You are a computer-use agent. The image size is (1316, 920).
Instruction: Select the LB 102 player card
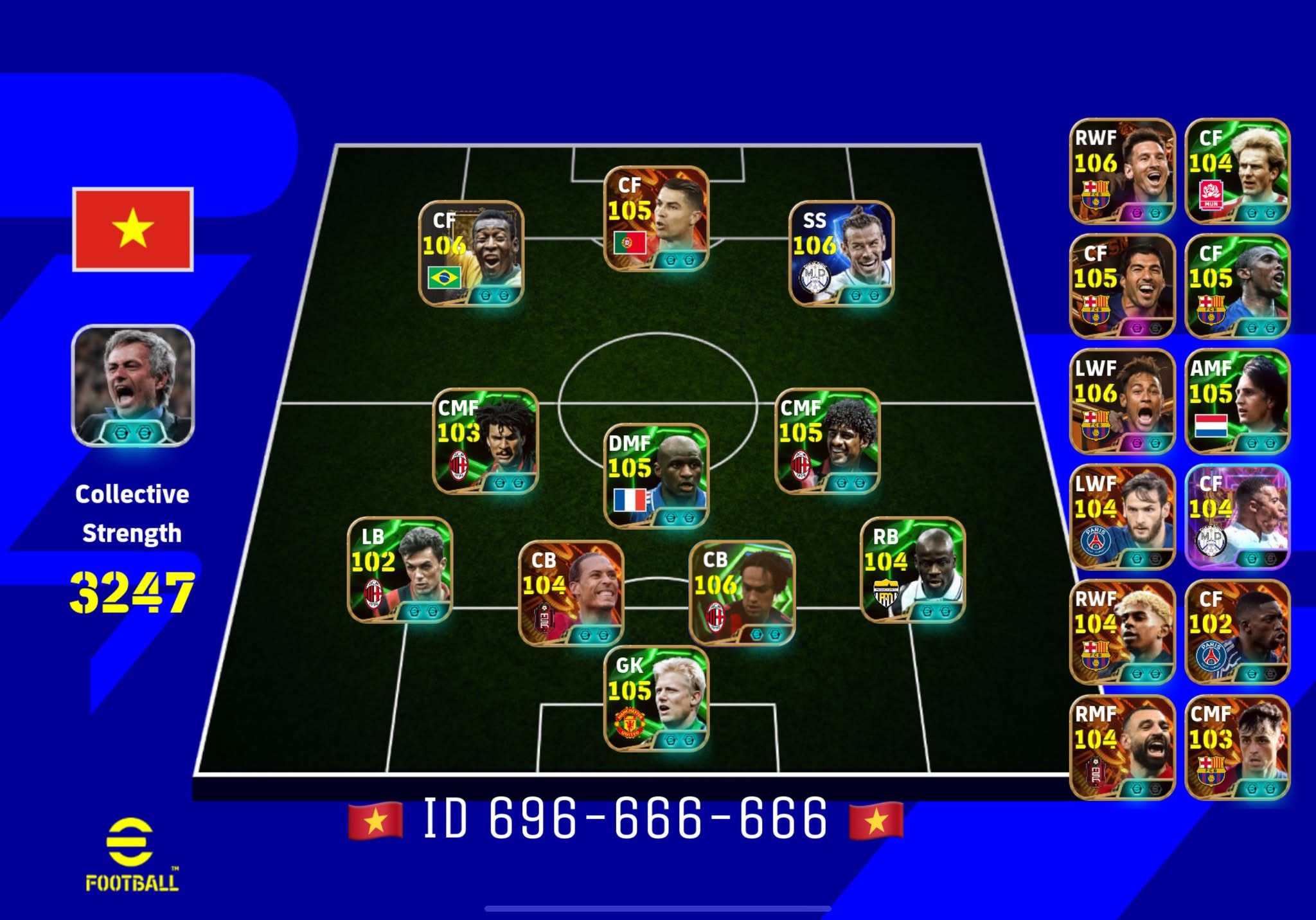(x=400, y=570)
